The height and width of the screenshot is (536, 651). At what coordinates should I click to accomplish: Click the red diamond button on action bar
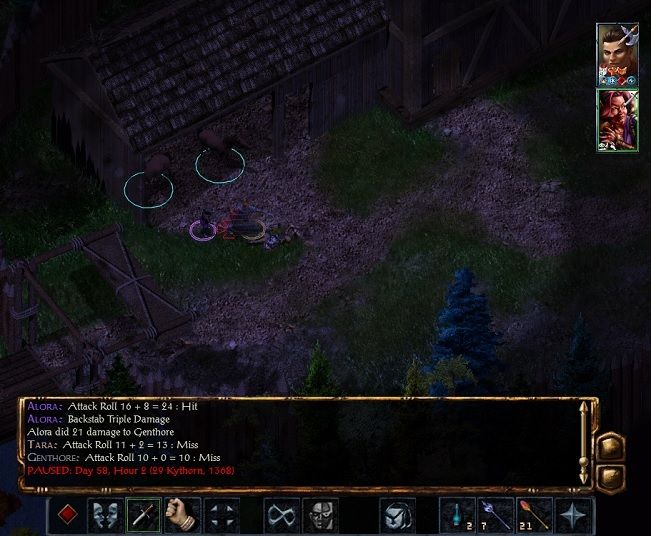[x=69, y=516]
